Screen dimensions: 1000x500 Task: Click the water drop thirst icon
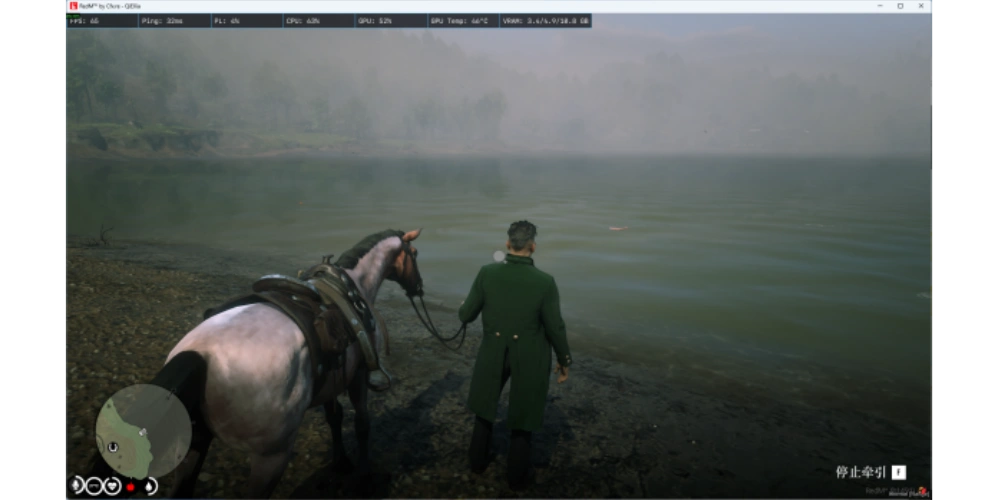[x=149, y=486]
